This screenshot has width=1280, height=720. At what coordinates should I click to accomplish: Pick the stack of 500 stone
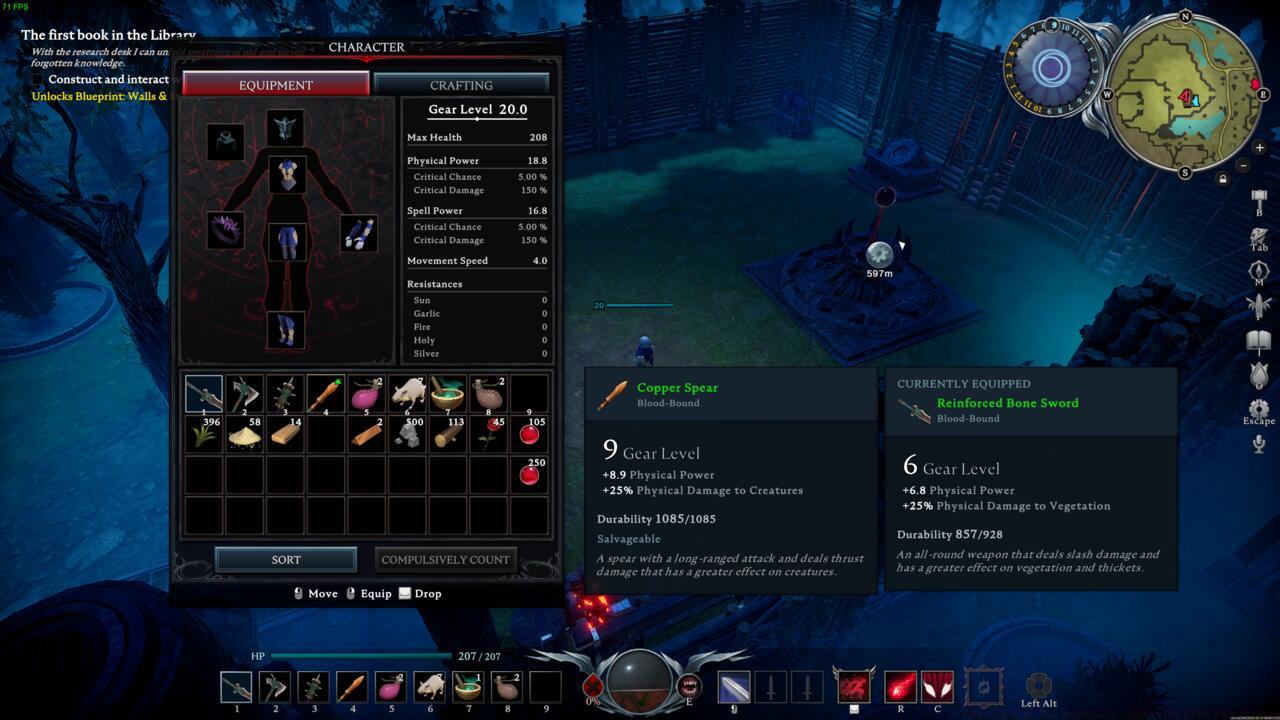[407, 434]
